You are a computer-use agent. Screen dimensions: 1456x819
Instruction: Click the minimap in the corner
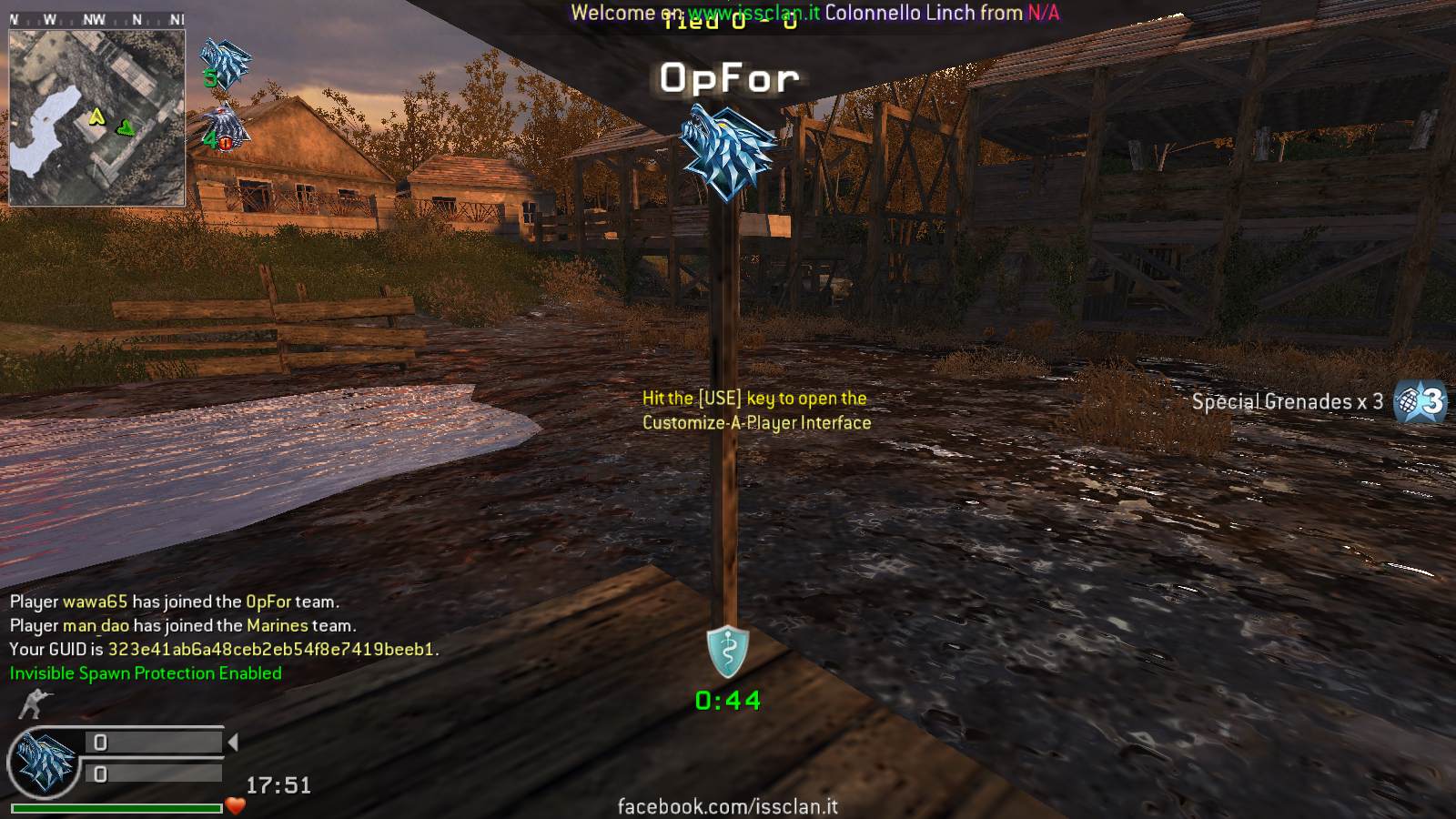96,116
